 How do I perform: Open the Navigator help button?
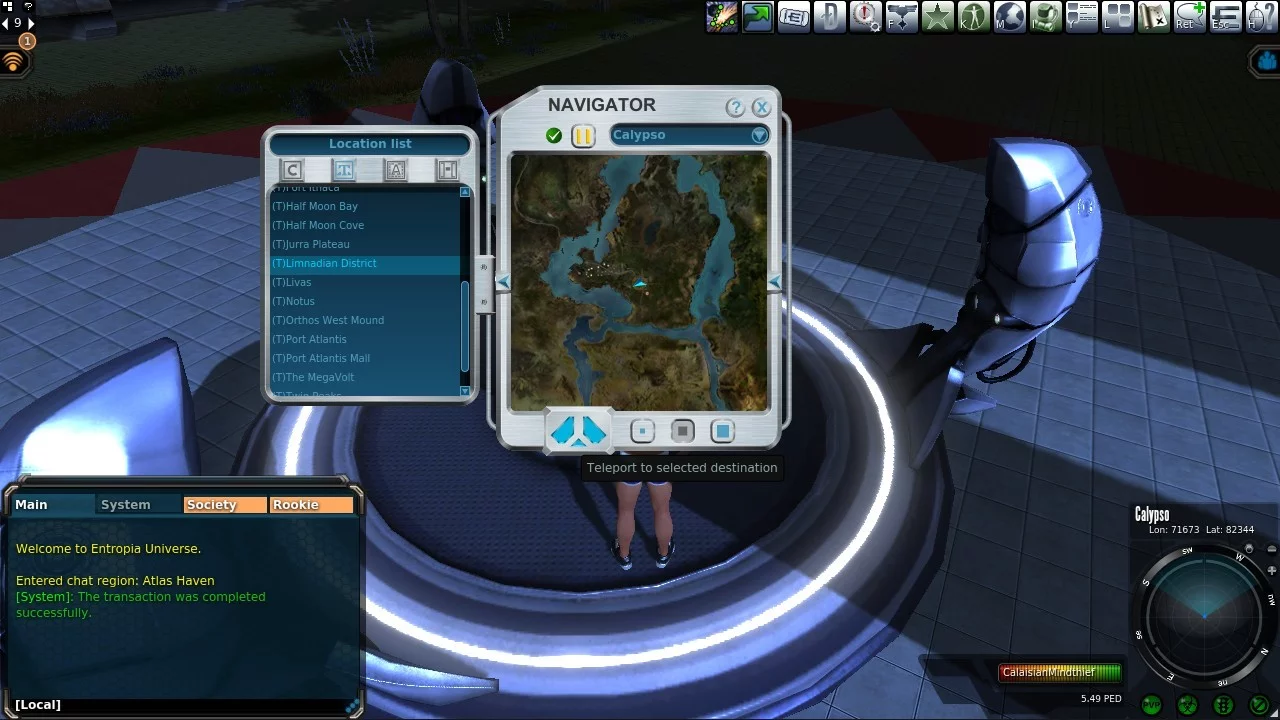coord(735,107)
